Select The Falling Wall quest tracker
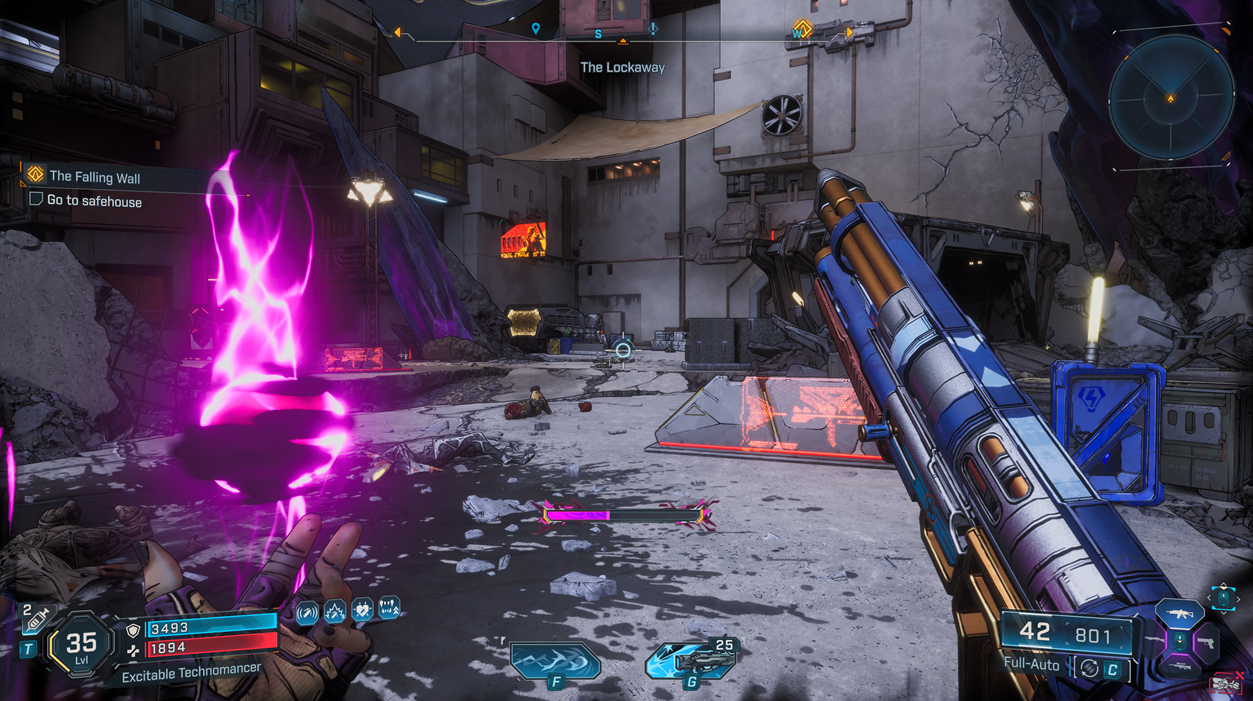1253x701 pixels. [95, 177]
